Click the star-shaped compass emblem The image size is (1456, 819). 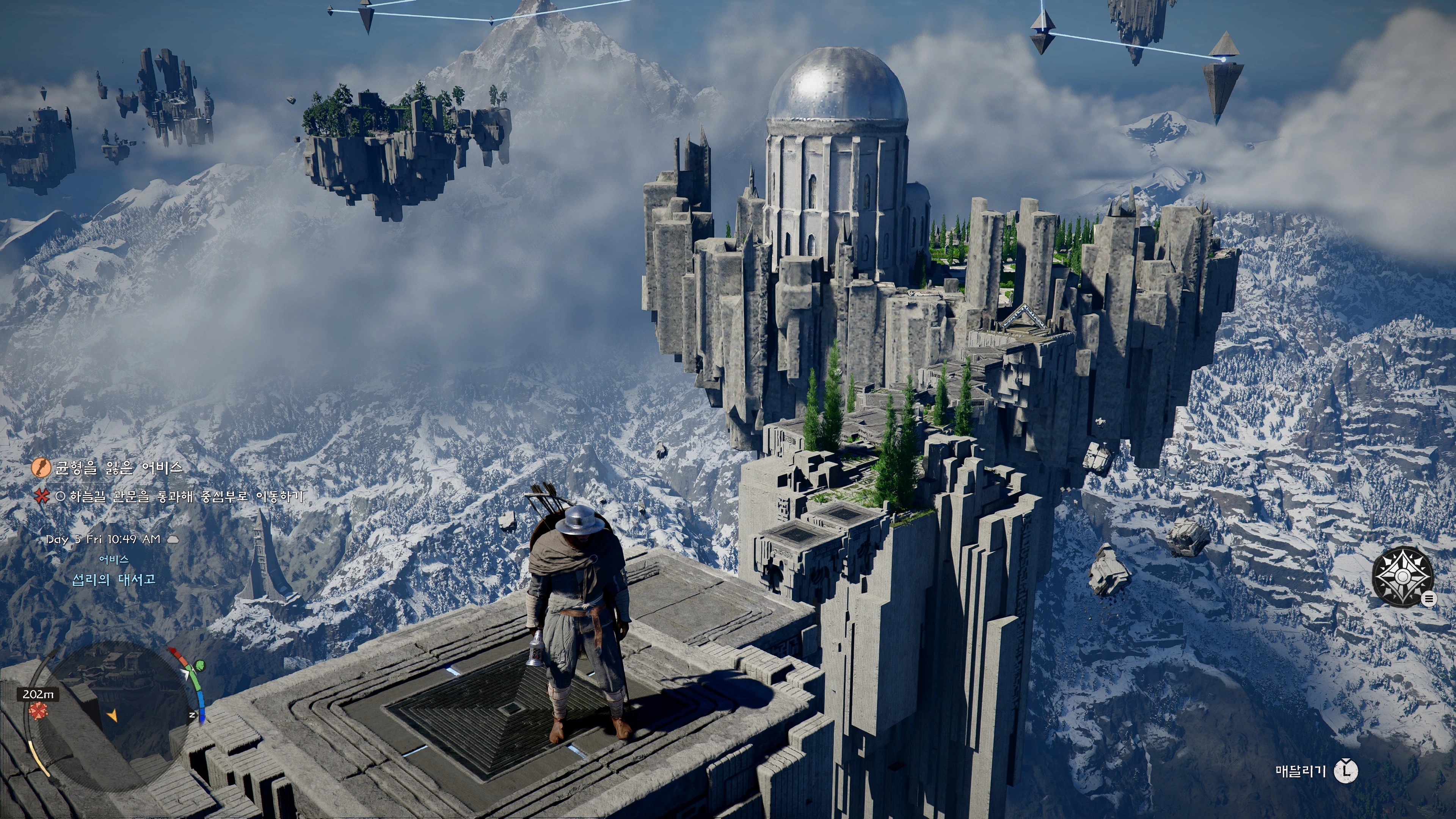pyautogui.click(x=1402, y=576)
